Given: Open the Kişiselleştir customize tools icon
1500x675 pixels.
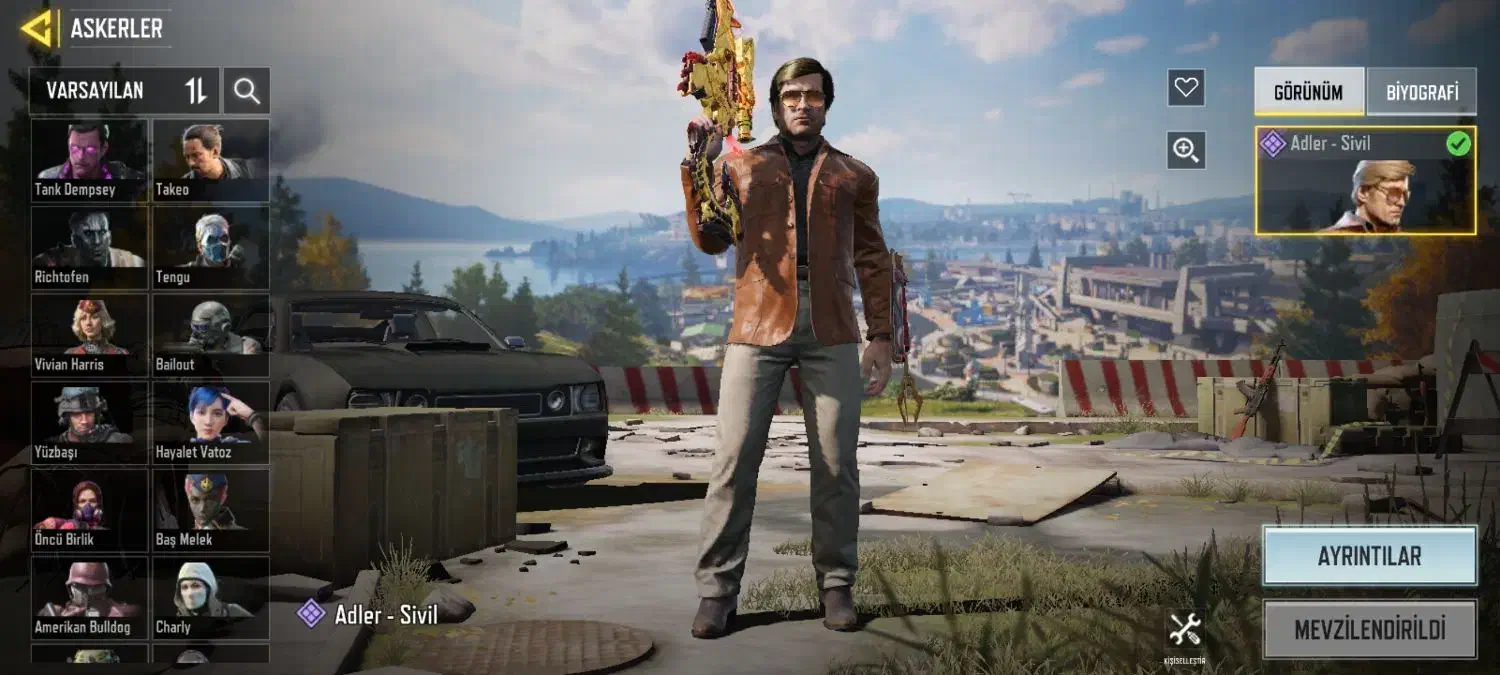Looking at the screenshot, I should pyautogui.click(x=1185, y=634).
